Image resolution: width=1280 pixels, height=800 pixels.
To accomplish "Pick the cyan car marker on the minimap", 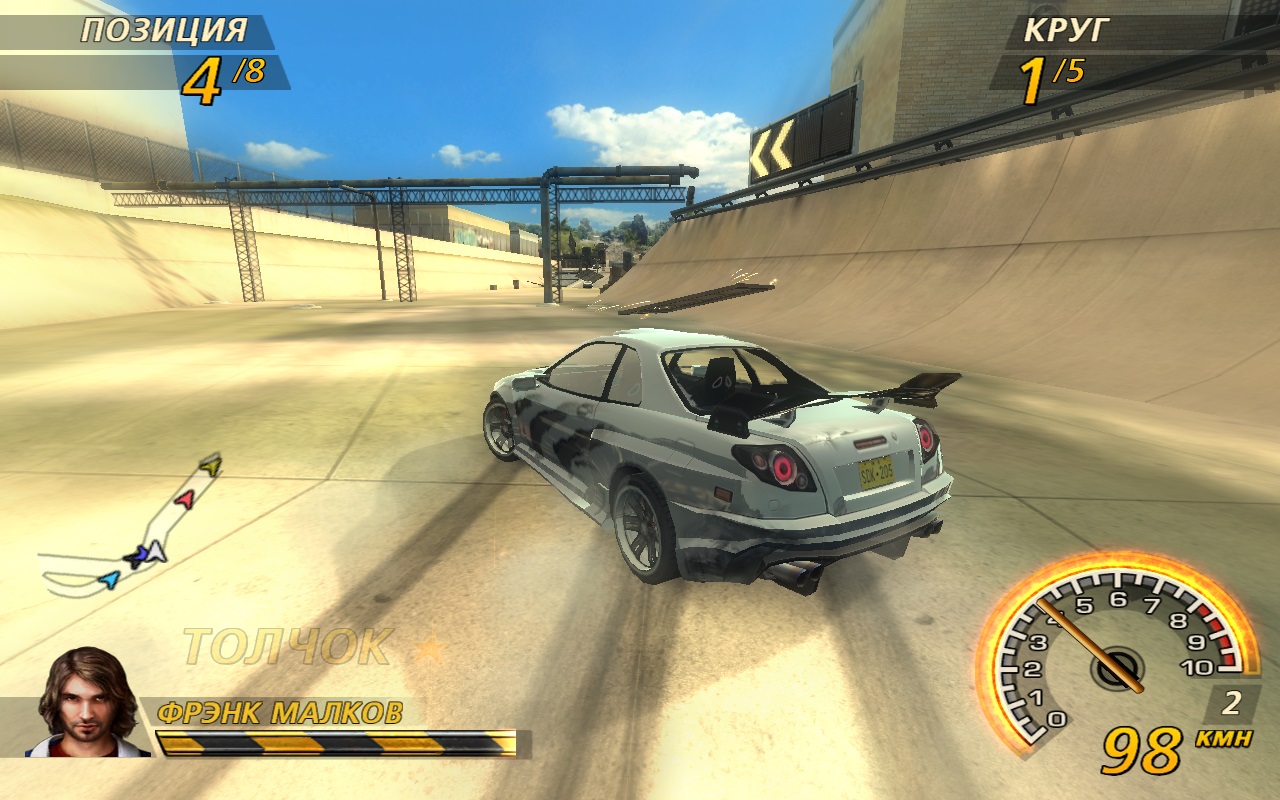I will (110, 579).
